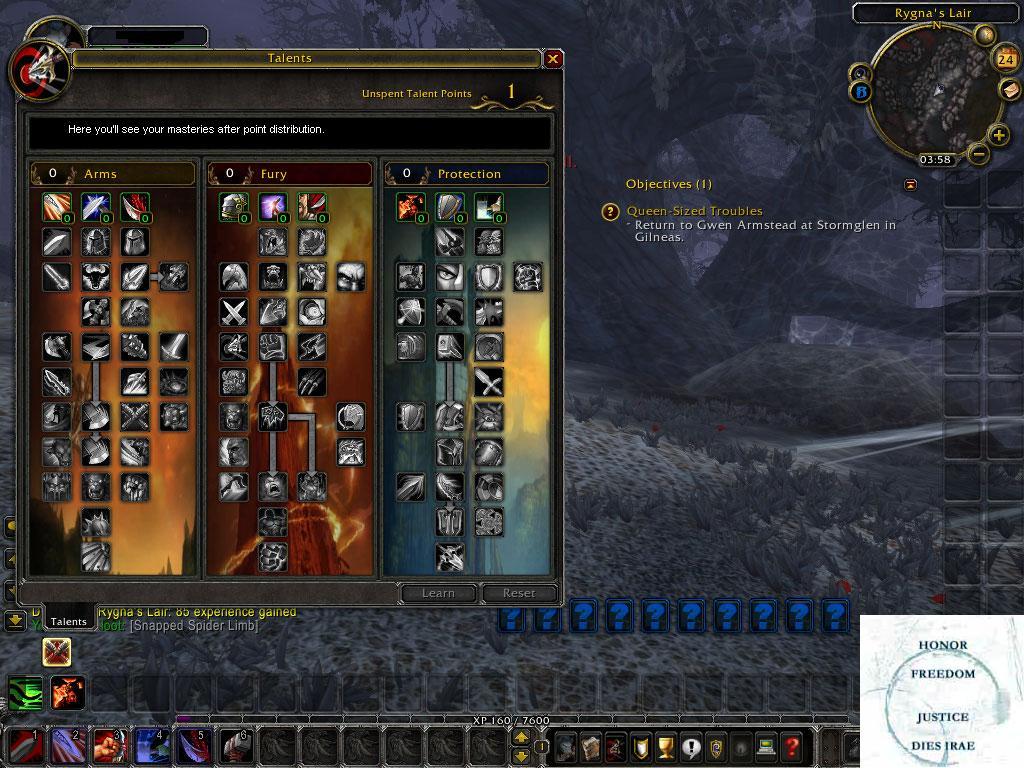Zoom out on the minimap

[979, 154]
